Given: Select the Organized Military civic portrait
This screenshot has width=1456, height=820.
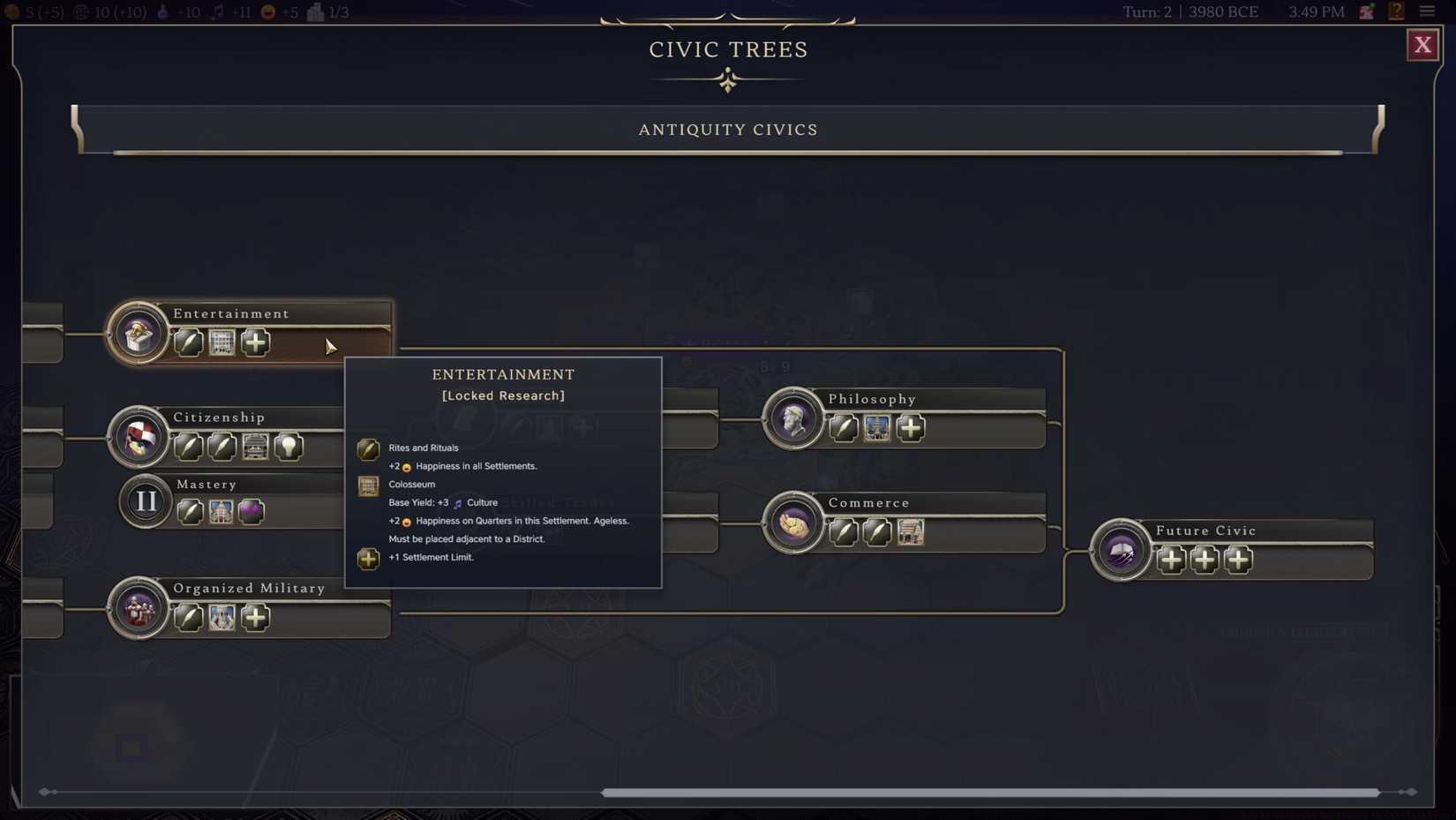Looking at the screenshot, I should (x=138, y=609).
